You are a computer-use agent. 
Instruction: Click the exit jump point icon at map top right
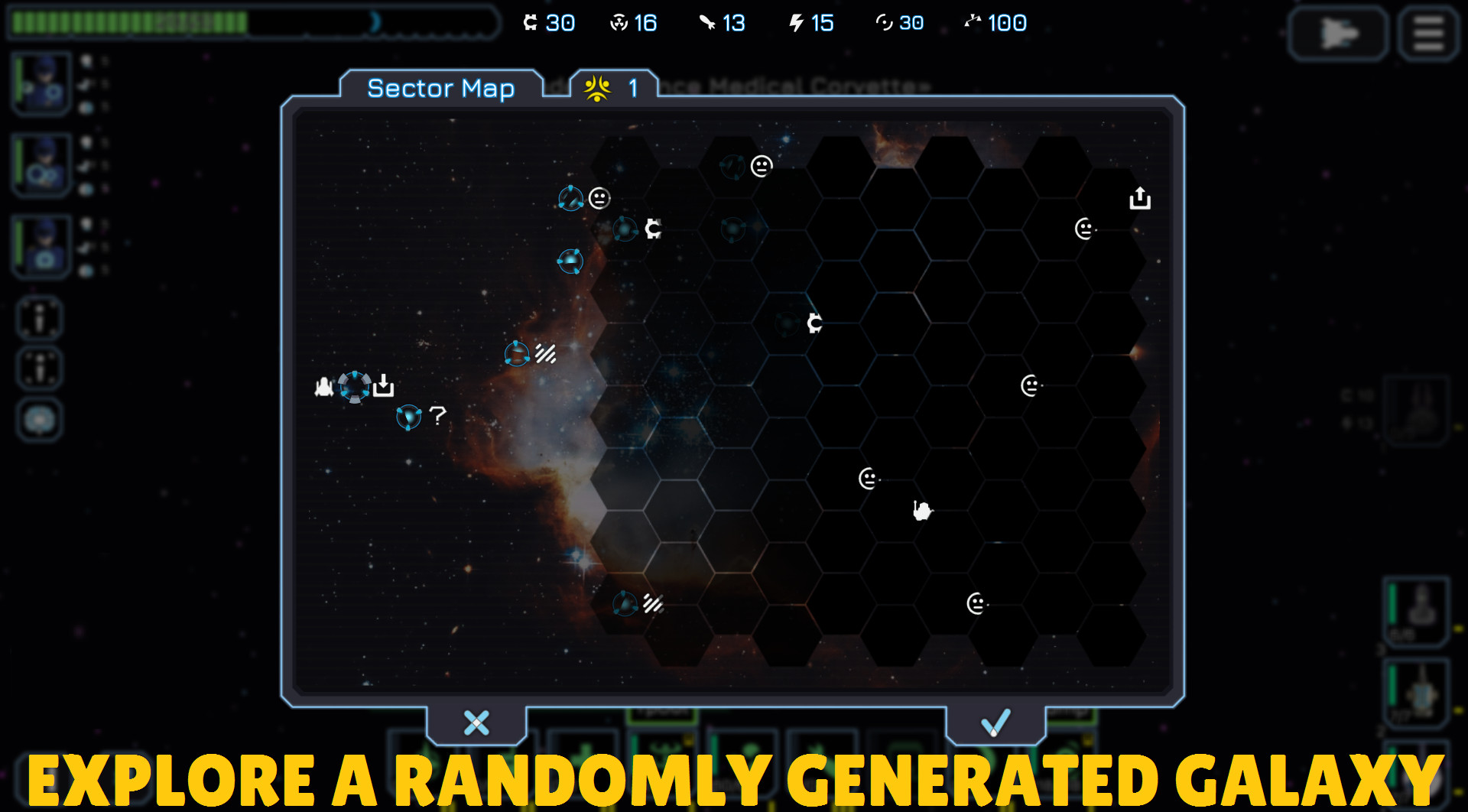(1140, 197)
